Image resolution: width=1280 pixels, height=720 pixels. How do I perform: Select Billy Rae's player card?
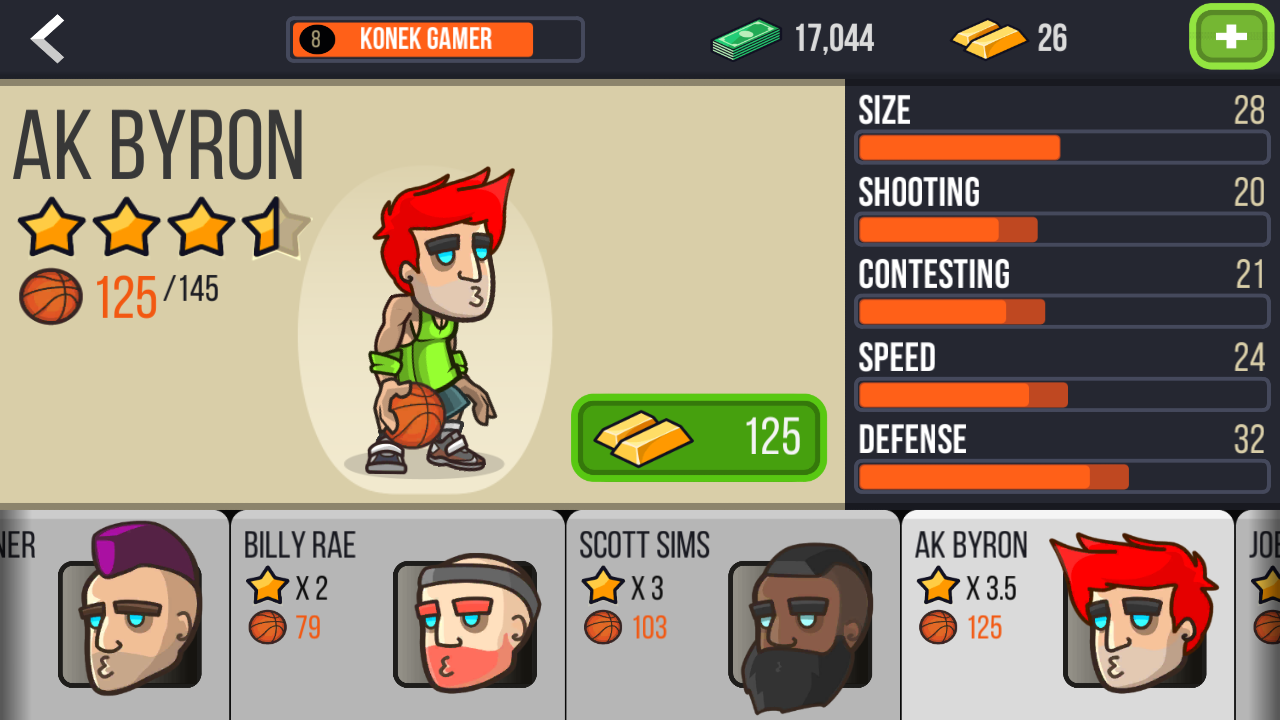397,614
